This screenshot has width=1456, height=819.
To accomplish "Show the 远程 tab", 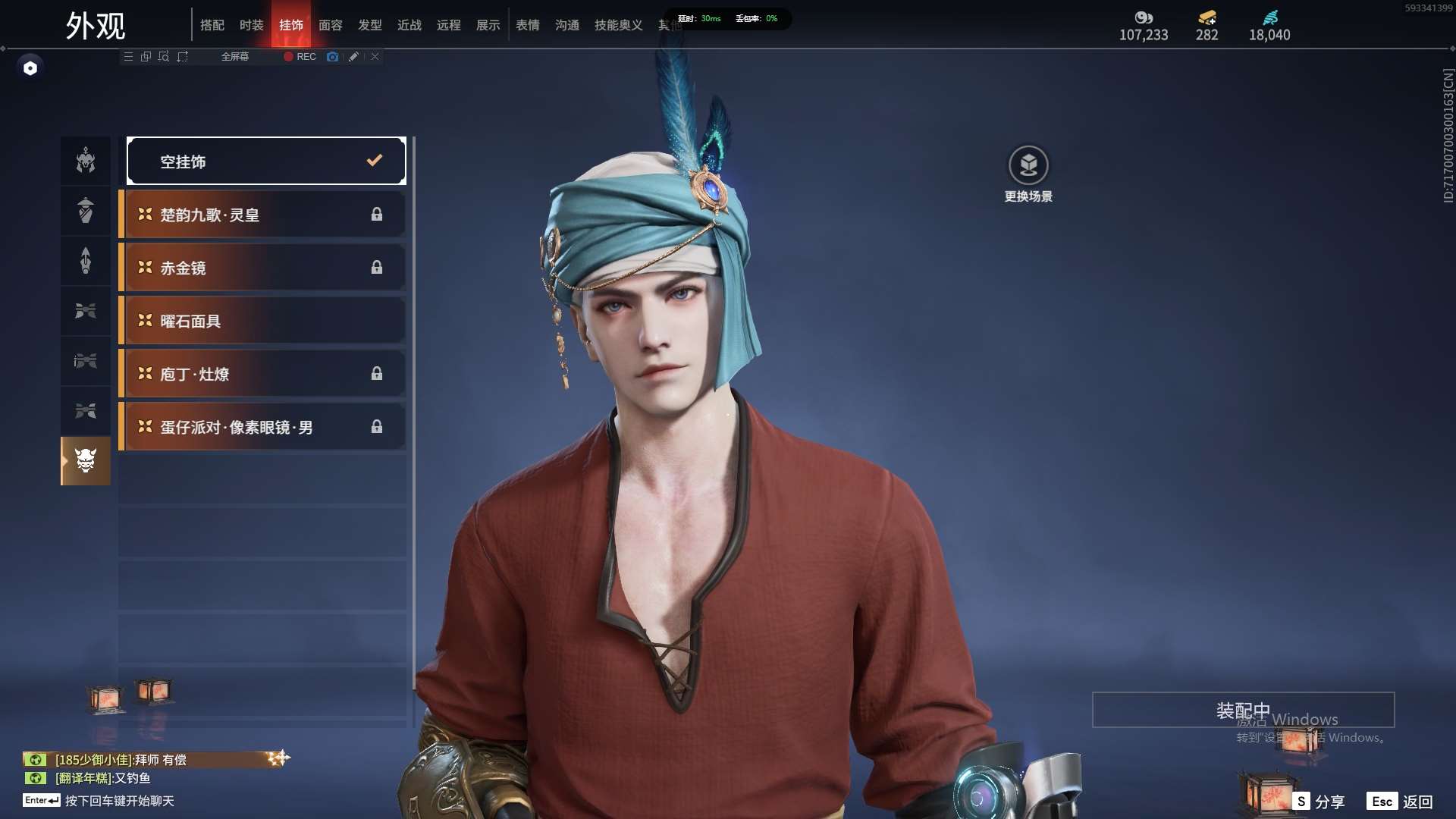I will pyautogui.click(x=449, y=25).
